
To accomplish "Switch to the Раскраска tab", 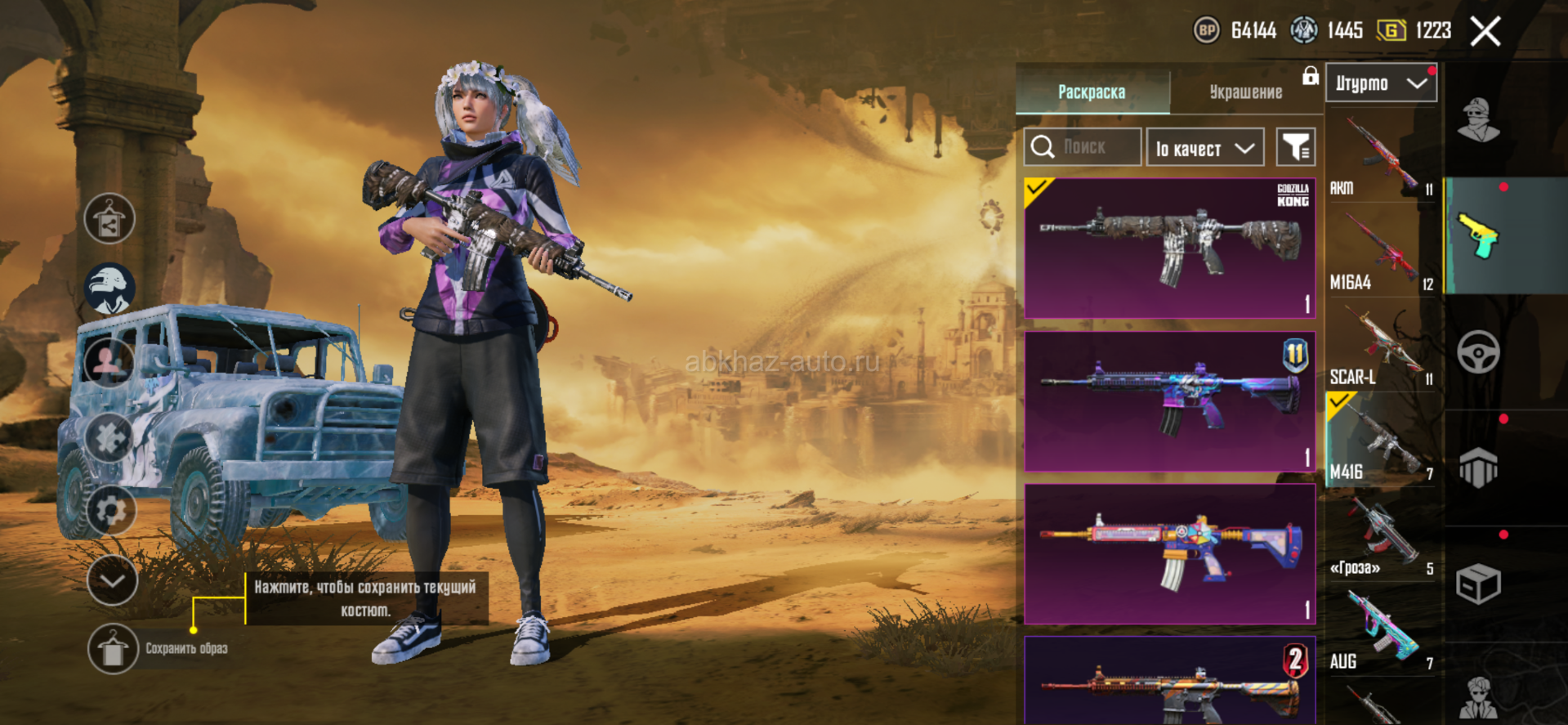I will (x=1092, y=92).
